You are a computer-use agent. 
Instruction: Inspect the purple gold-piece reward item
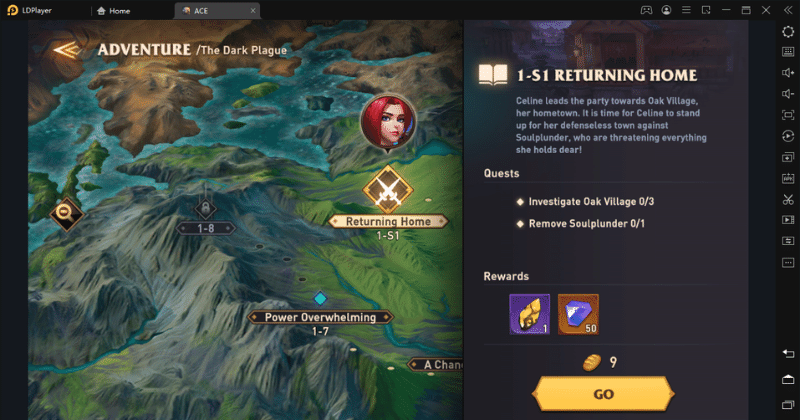529,314
